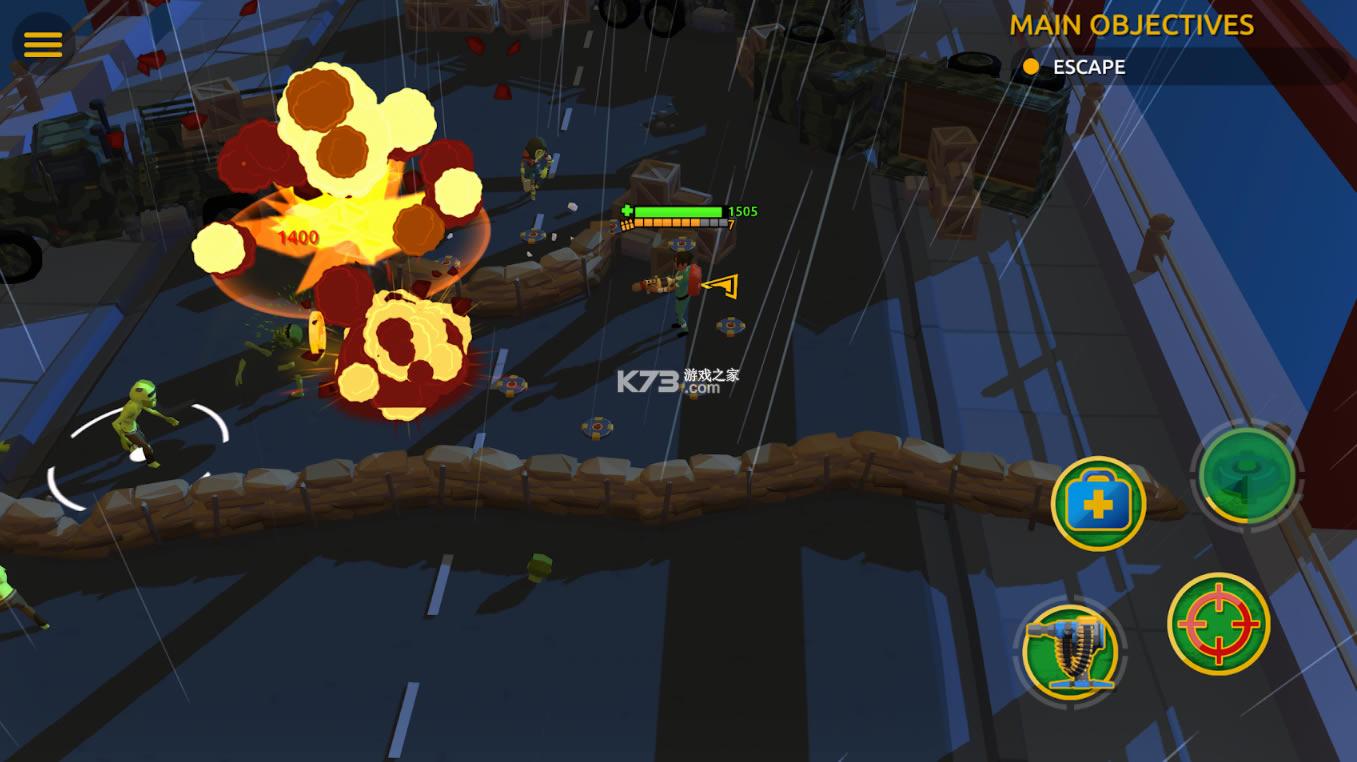Activate the green landmine ability
Screen dimensions: 1357x762
1246,475
